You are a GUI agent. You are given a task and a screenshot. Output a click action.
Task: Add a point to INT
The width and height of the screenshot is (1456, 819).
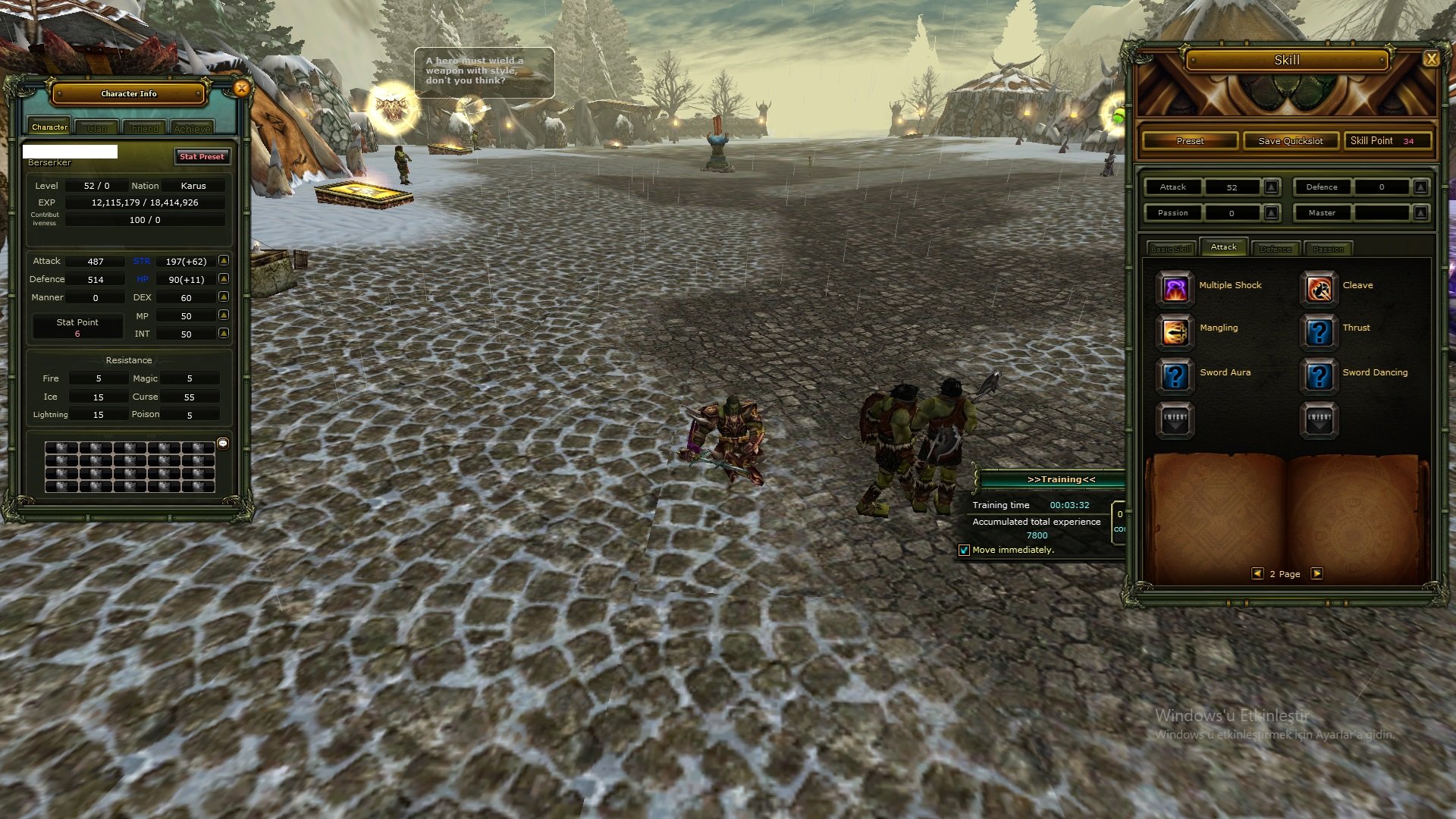pos(224,334)
